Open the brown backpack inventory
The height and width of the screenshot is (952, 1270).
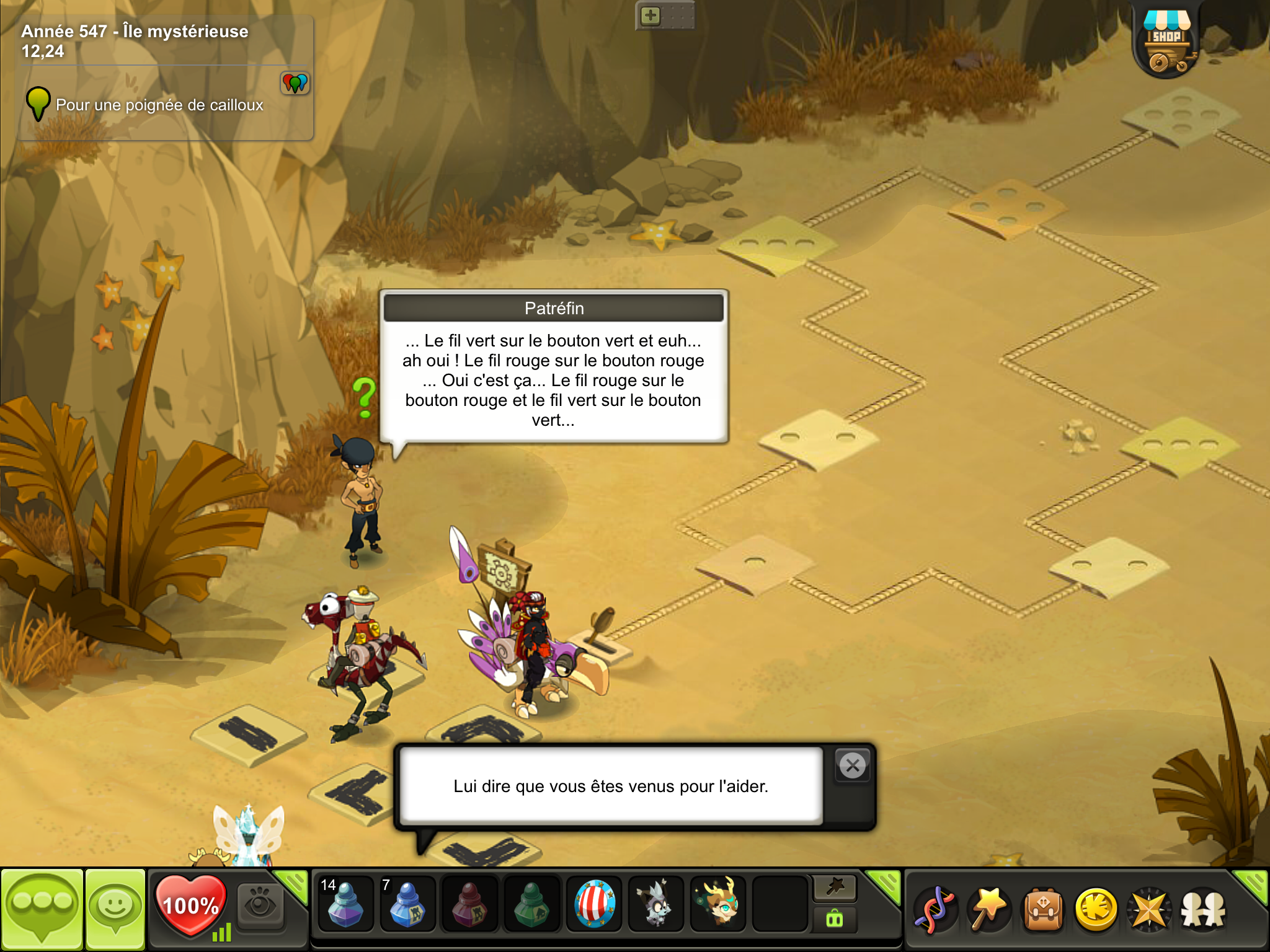tap(1044, 910)
